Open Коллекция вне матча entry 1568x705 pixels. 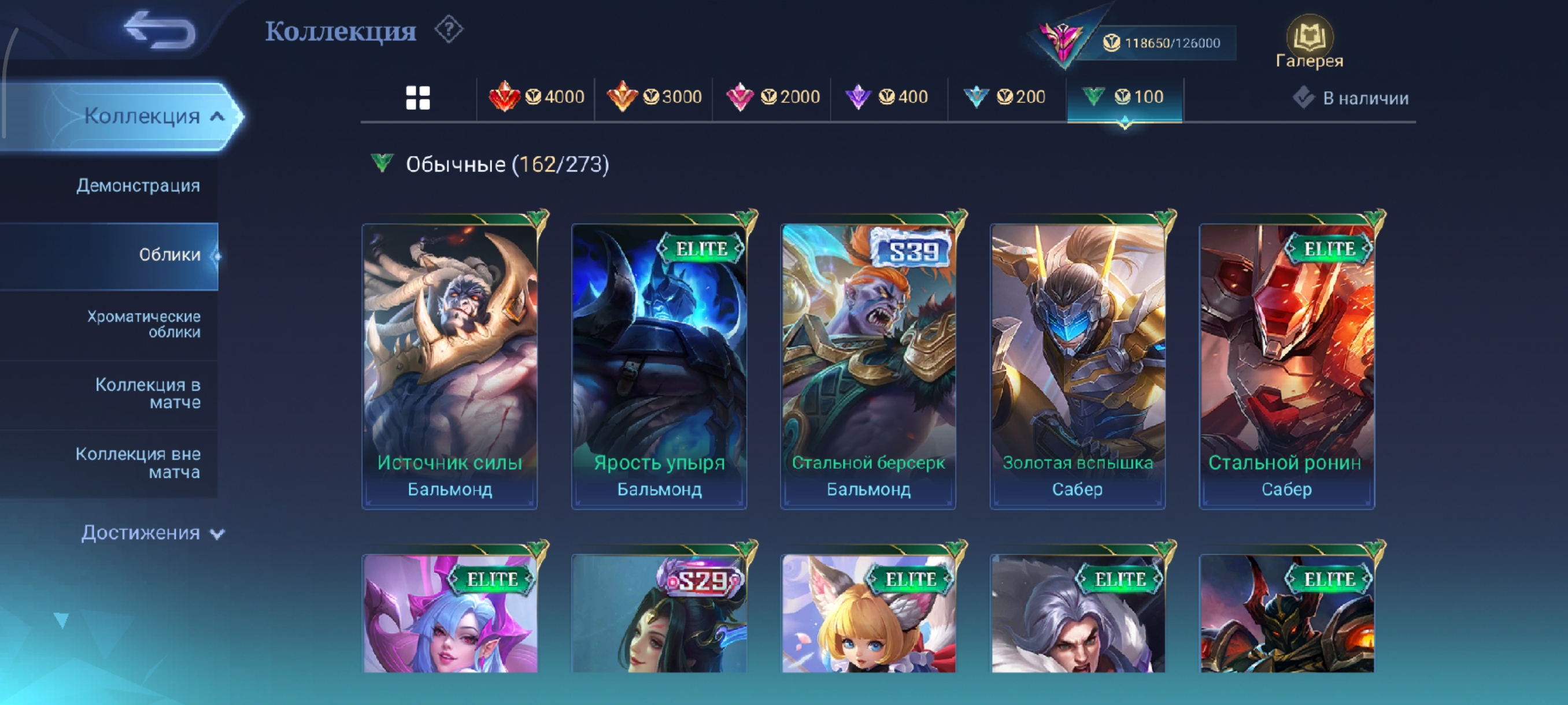138,463
